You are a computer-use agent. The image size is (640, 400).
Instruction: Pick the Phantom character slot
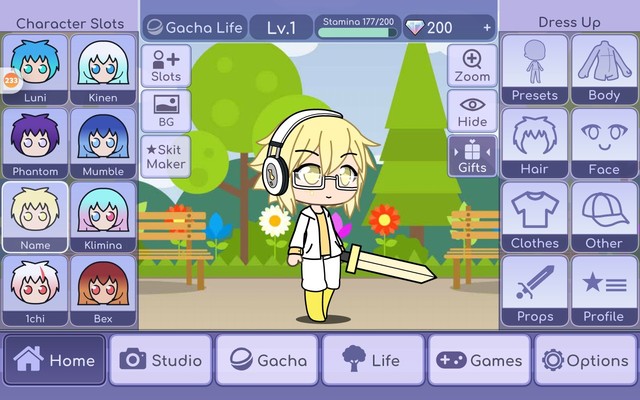click(35, 143)
